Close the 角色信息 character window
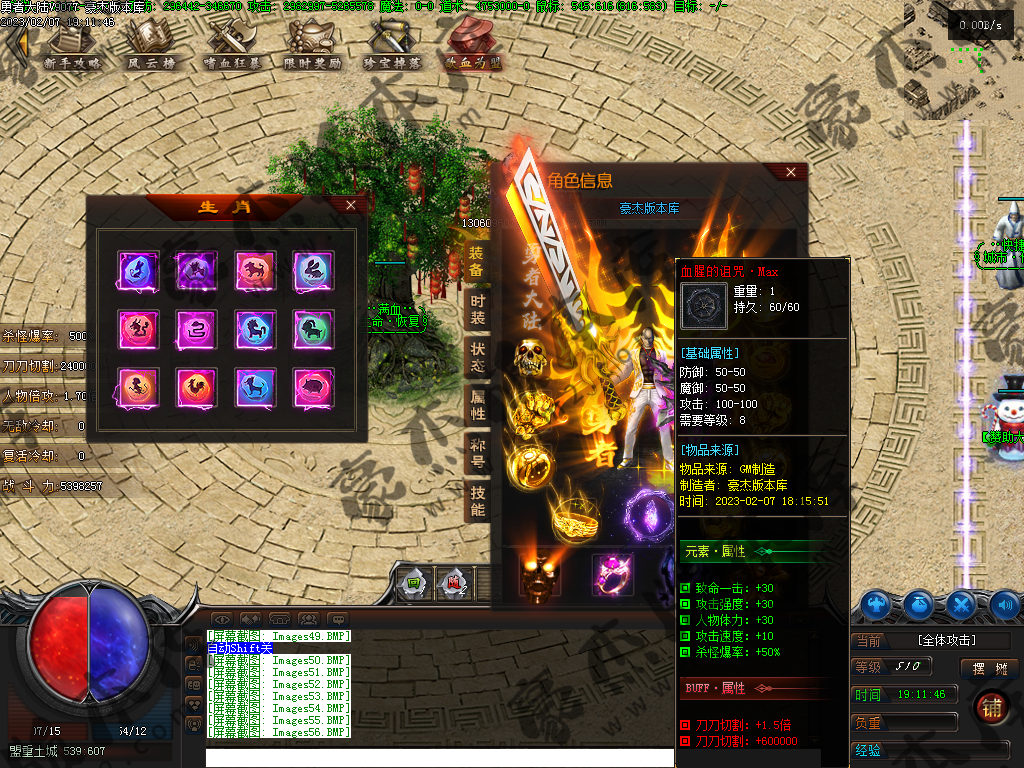 [791, 172]
